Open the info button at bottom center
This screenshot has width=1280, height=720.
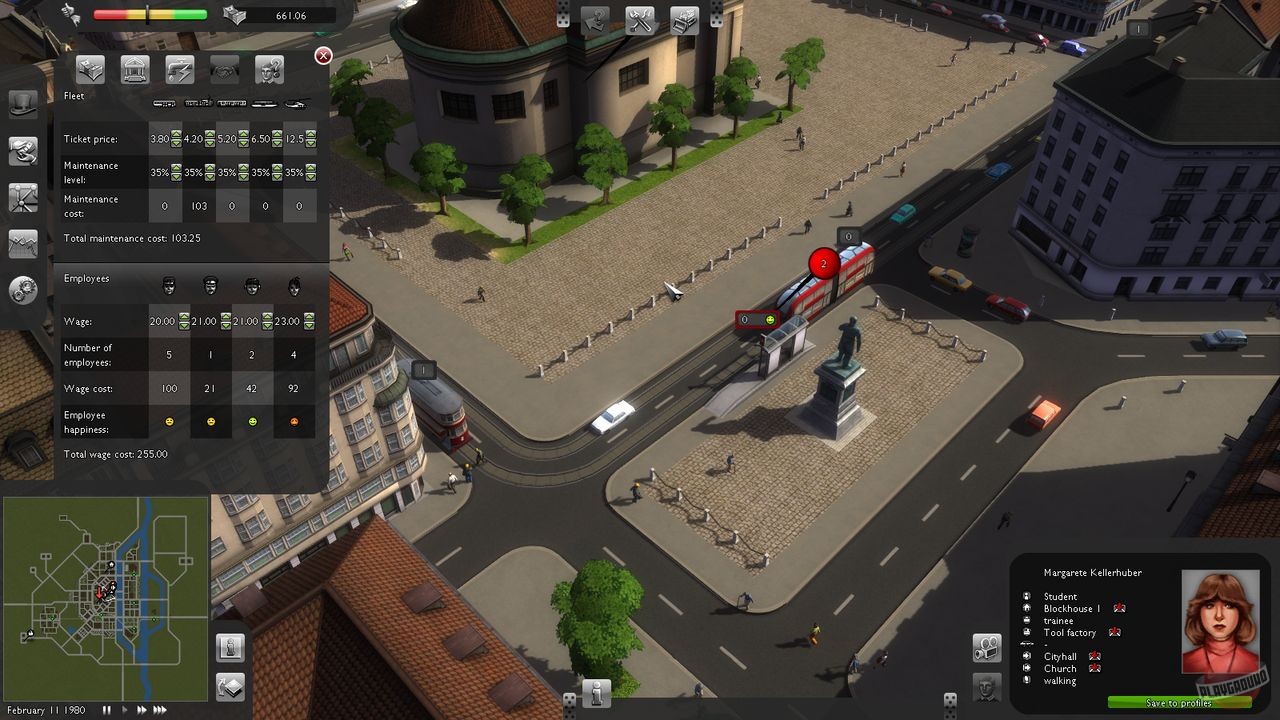point(597,692)
